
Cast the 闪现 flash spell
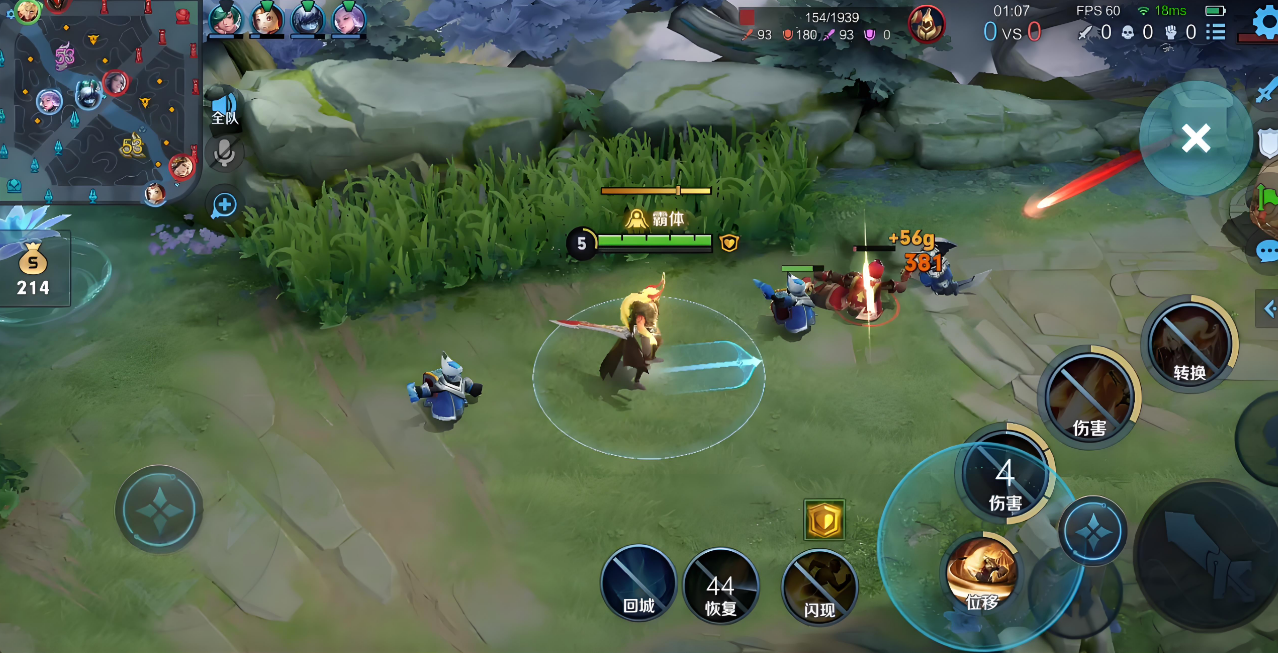tap(819, 587)
